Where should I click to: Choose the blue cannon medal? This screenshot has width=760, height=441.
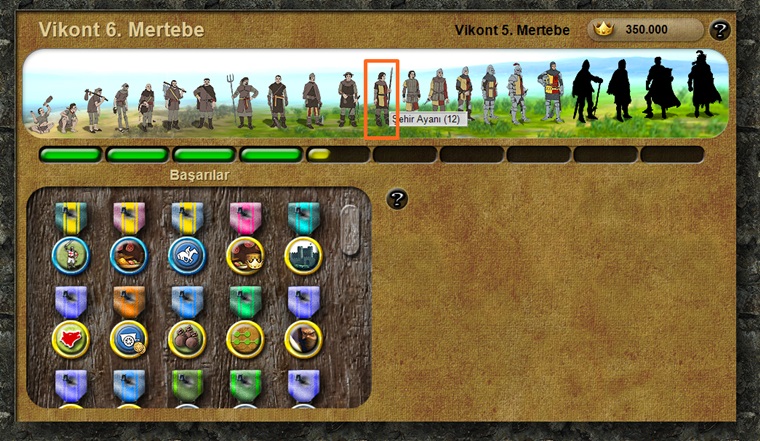point(129,338)
